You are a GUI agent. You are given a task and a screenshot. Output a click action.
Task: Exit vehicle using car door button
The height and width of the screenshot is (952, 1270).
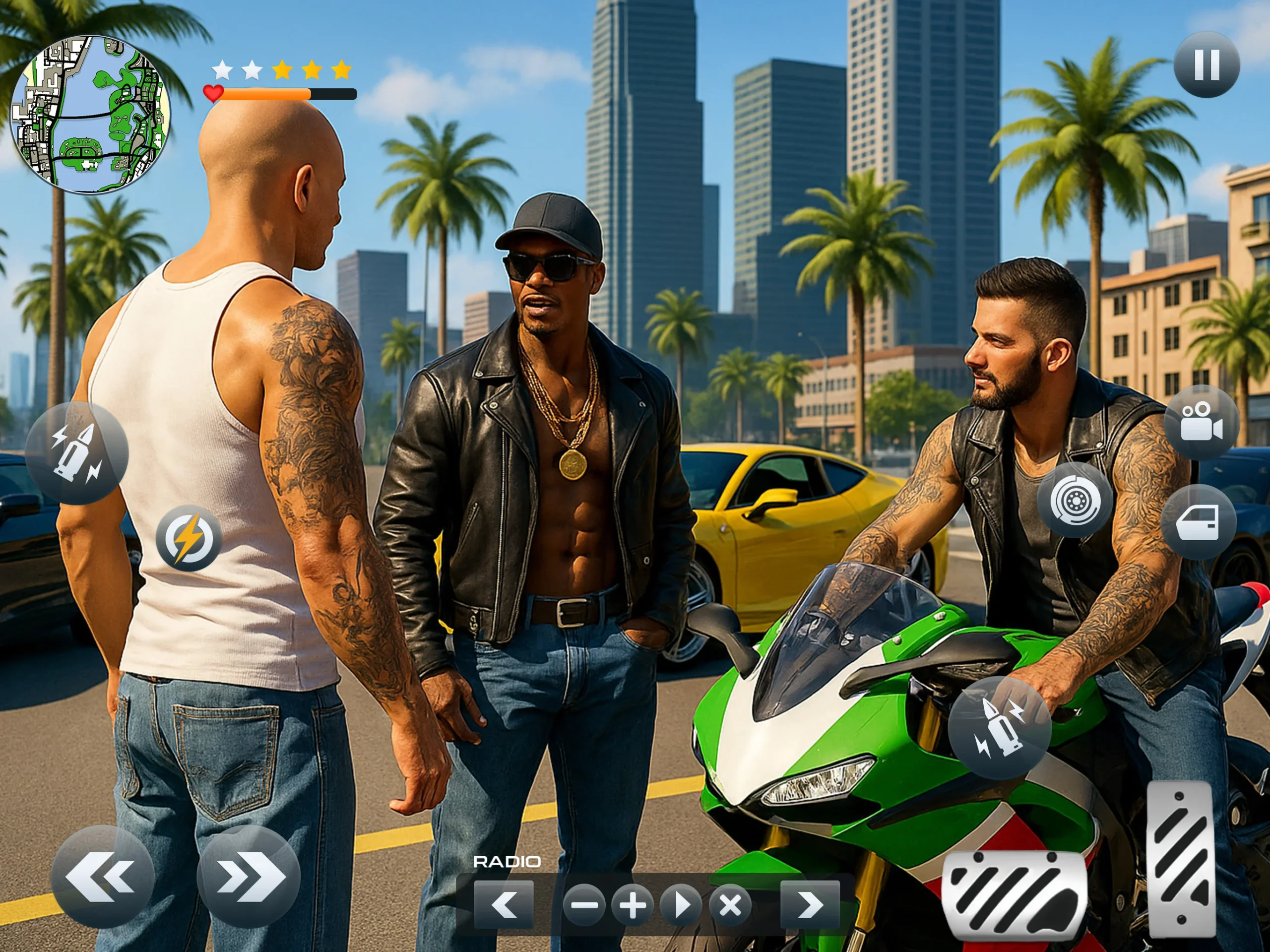(1198, 521)
